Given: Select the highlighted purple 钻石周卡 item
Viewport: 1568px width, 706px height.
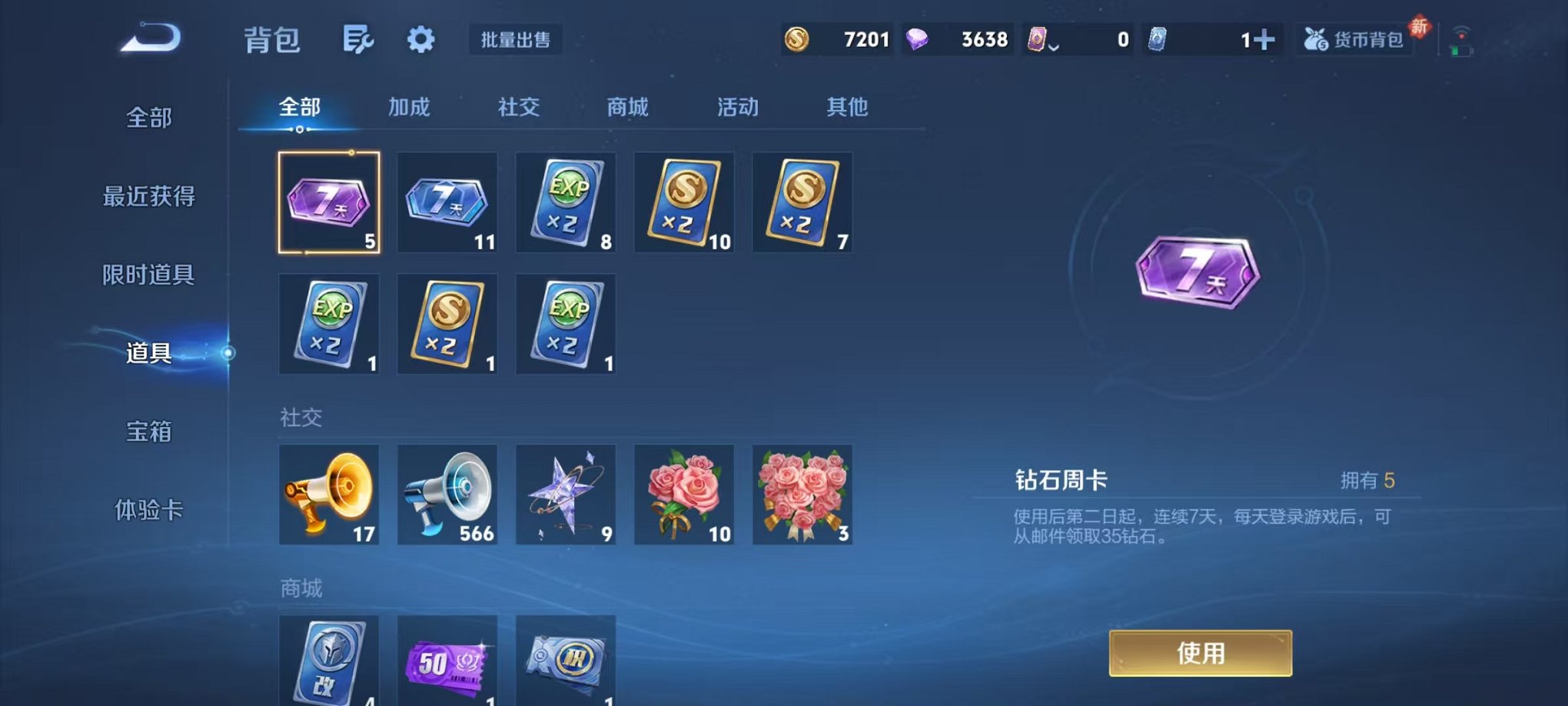Looking at the screenshot, I should click(329, 202).
